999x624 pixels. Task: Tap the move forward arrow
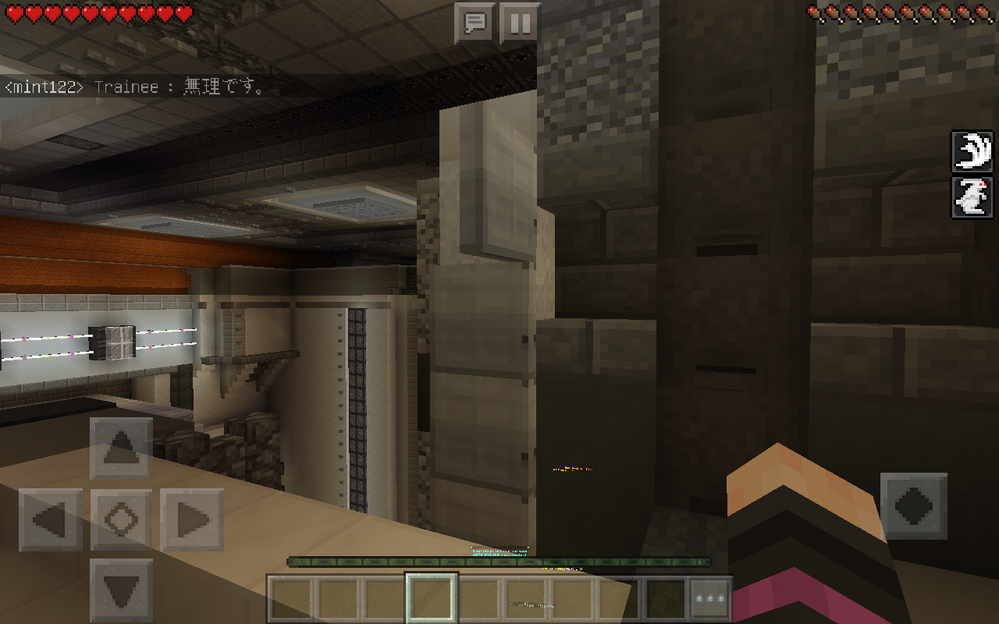121,449
